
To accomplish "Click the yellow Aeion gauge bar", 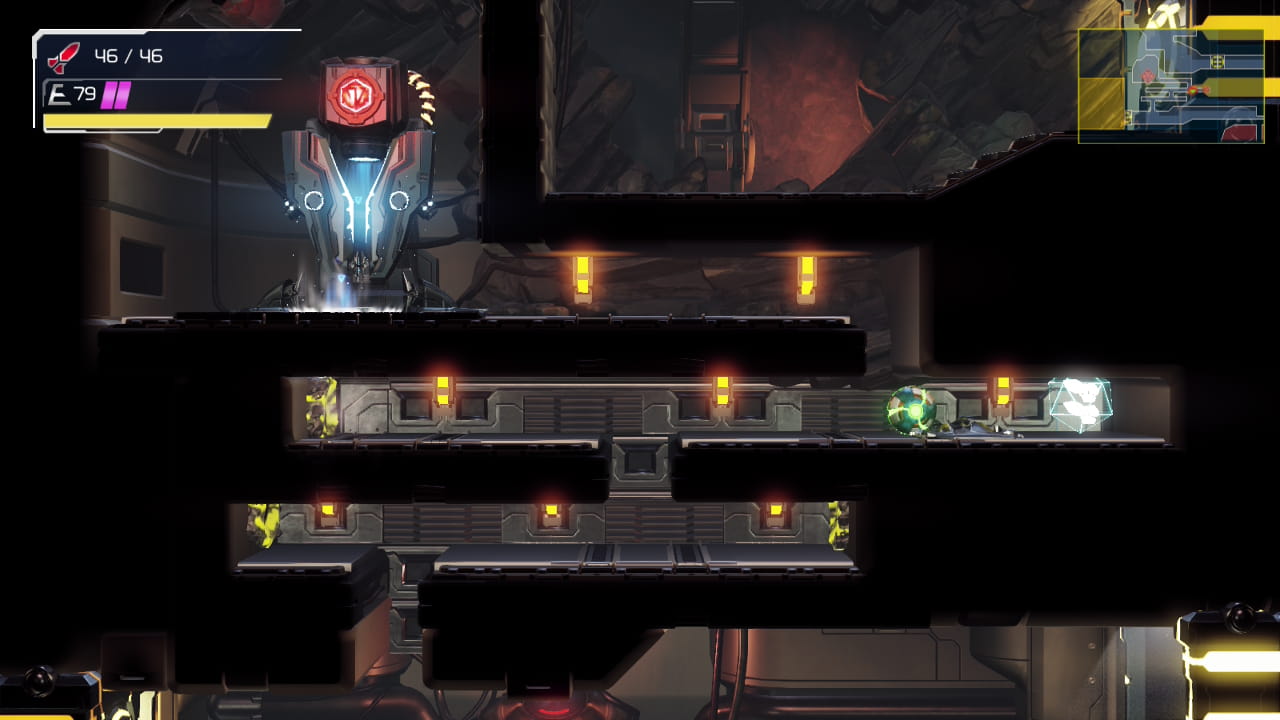I will pyautogui.click(x=157, y=123).
